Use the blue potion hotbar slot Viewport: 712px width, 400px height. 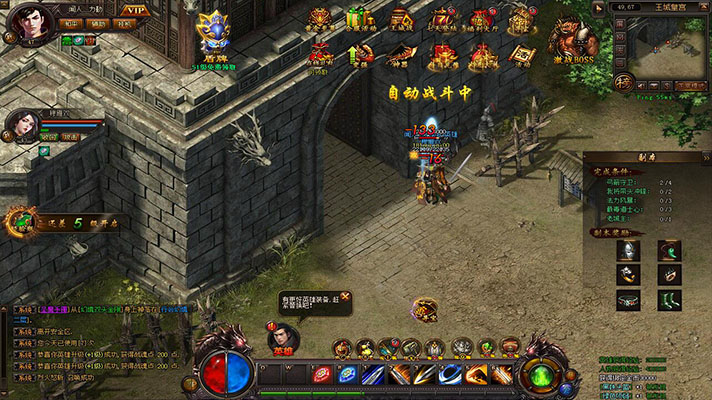point(347,374)
